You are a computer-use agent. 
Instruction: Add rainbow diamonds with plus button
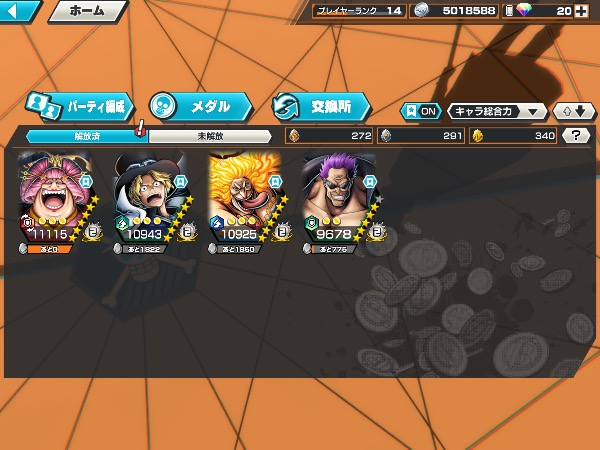582,11
